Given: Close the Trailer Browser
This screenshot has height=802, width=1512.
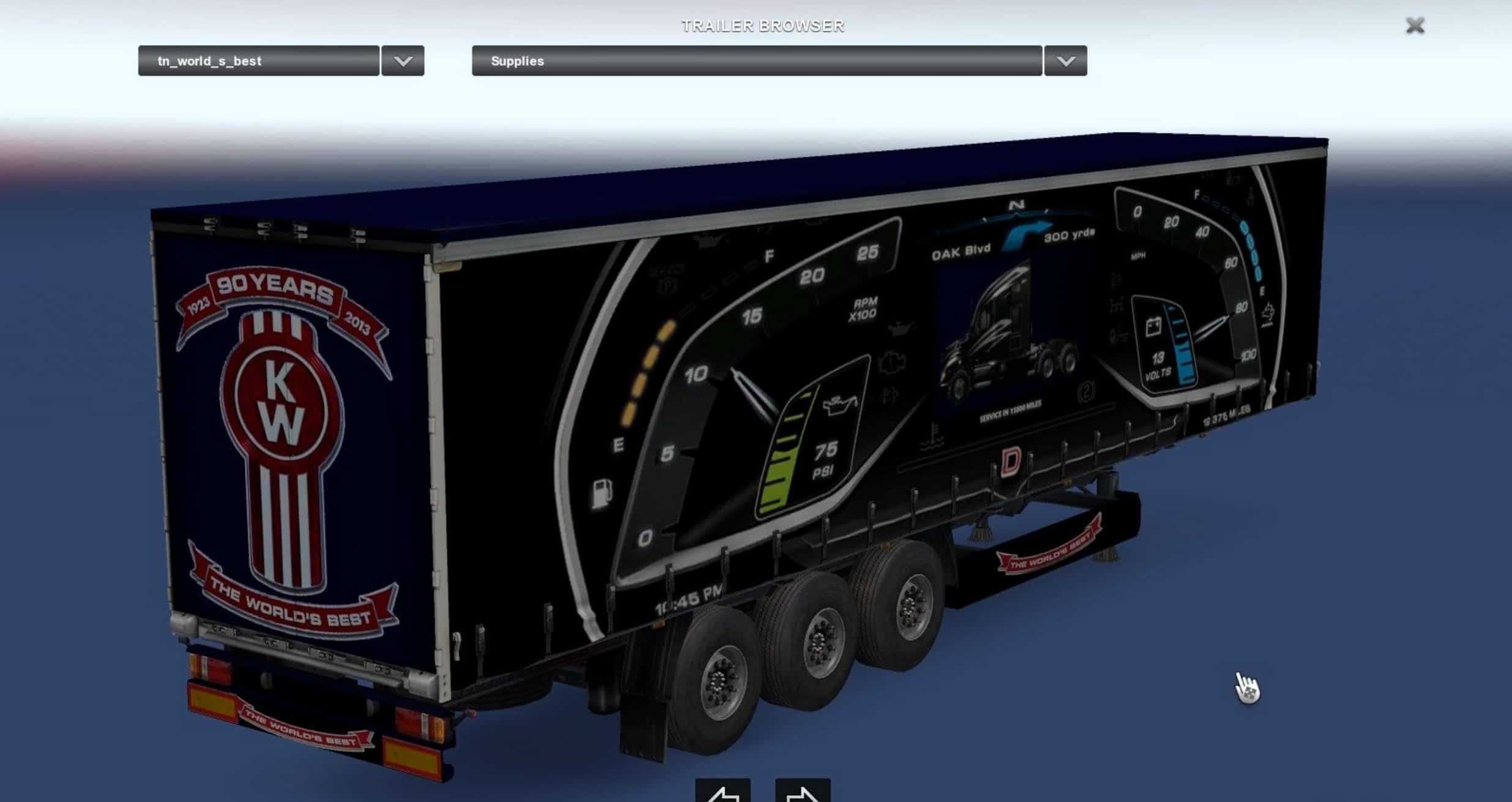Looking at the screenshot, I should [x=1414, y=26].
